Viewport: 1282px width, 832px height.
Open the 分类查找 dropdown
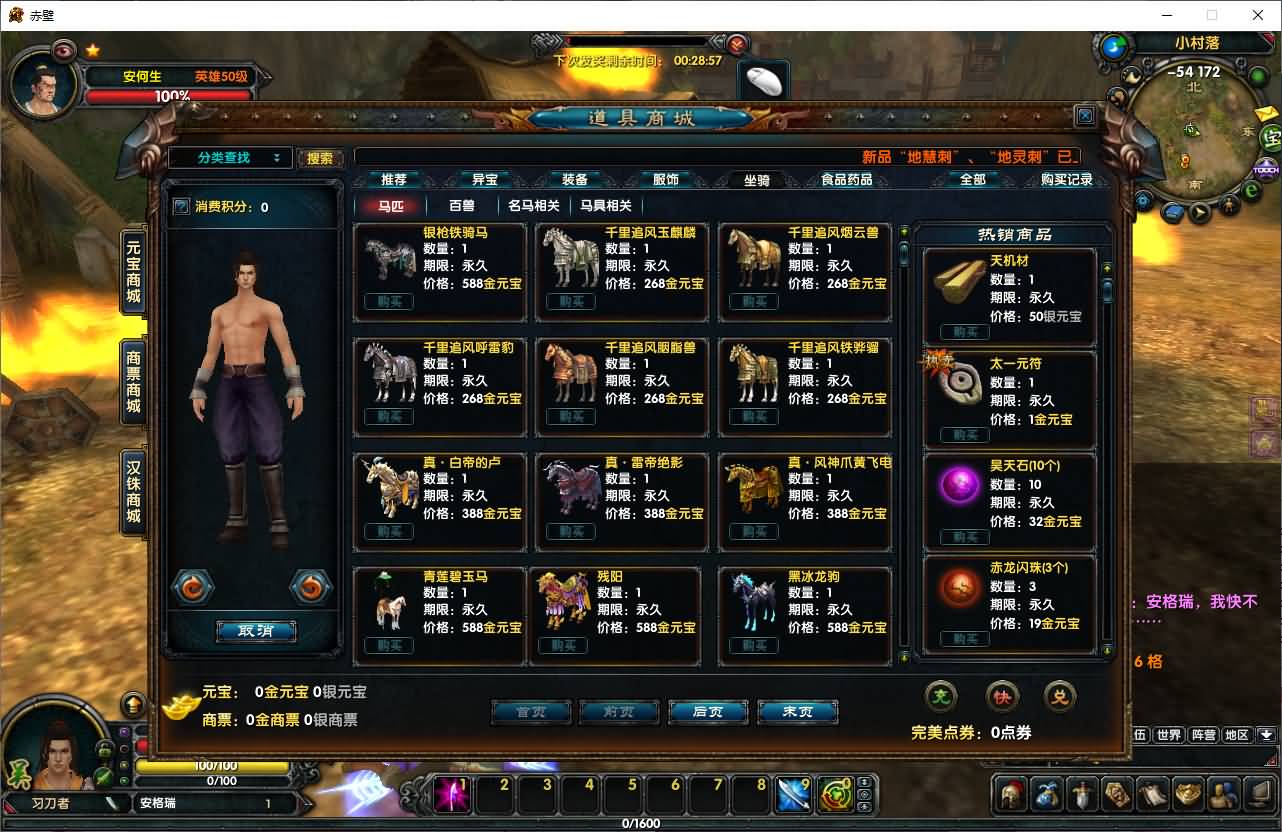coord(230,158)
